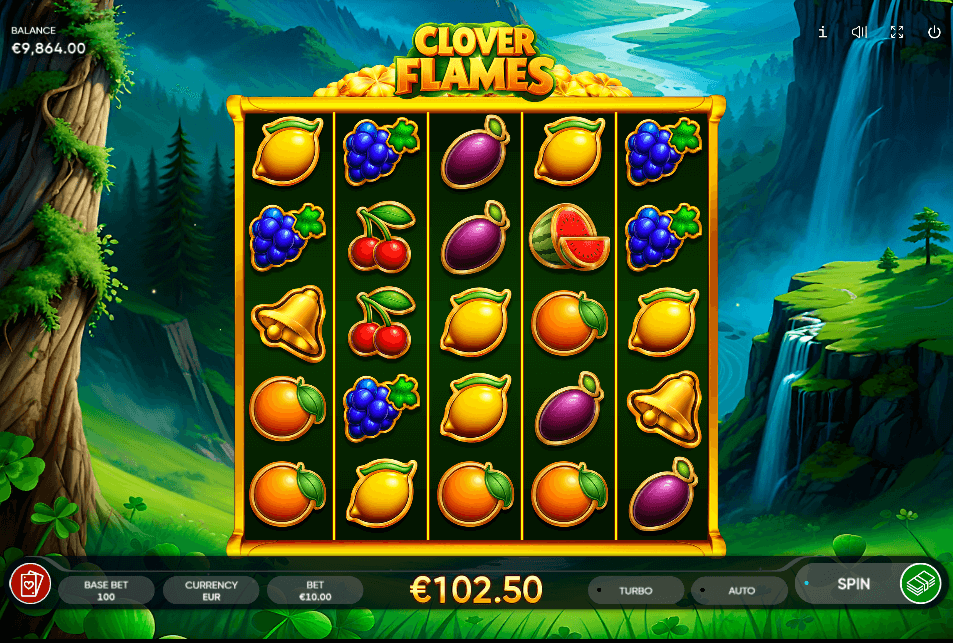
Task: Open the Auto spin option
Action: [x=741, y=590]
